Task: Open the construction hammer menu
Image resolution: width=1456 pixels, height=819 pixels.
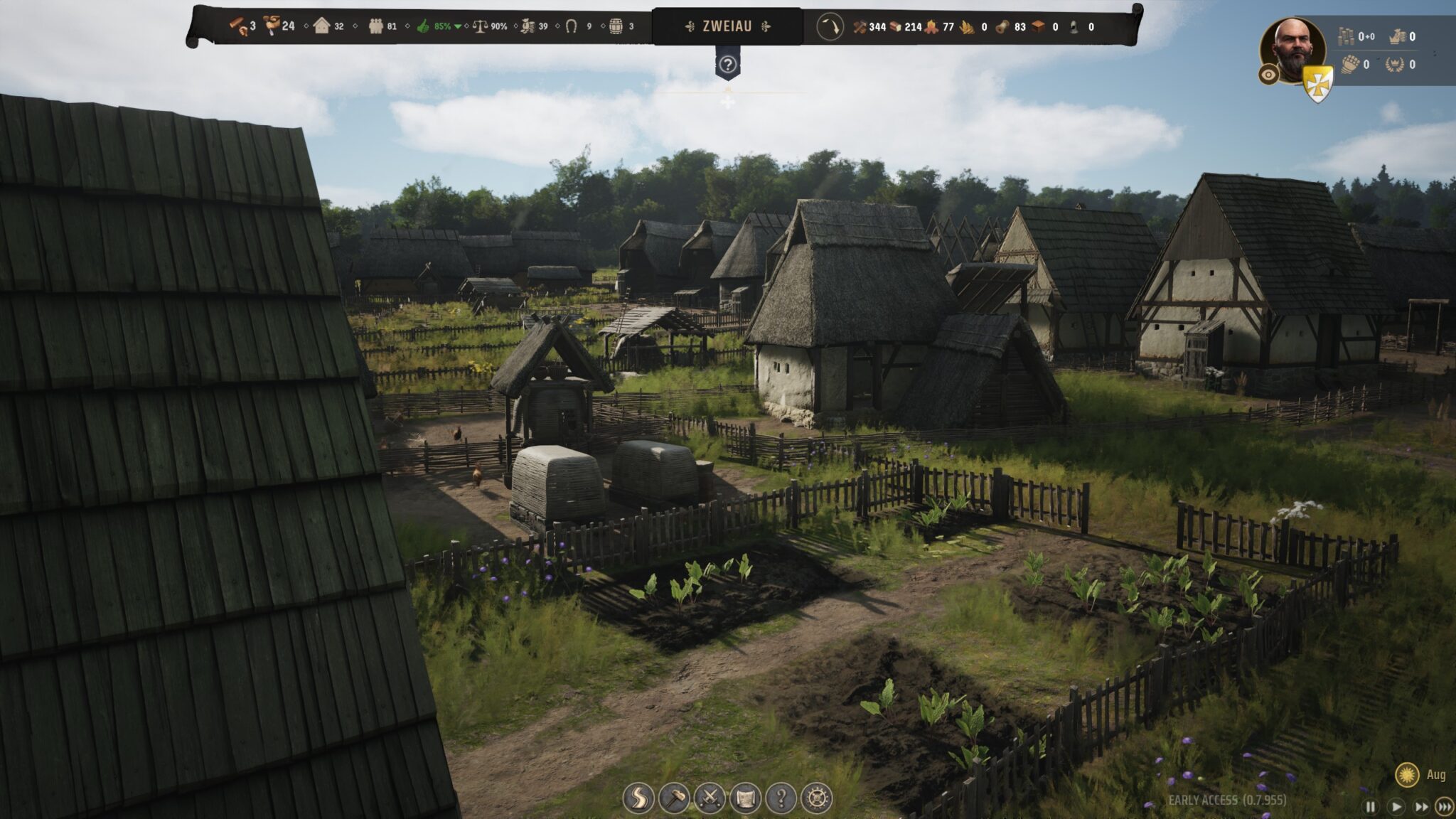Action: point(674,798)
